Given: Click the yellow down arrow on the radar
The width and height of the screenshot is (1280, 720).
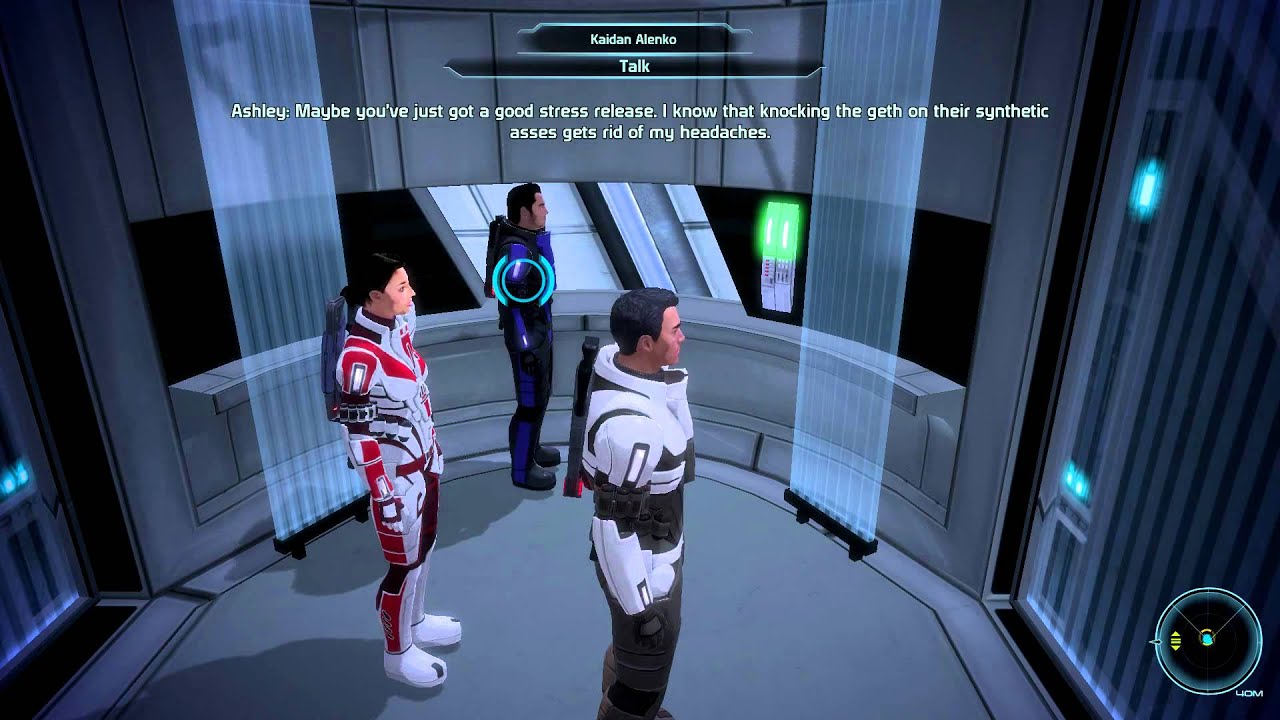Looking at the screenshot, I should pos(1176,648).
